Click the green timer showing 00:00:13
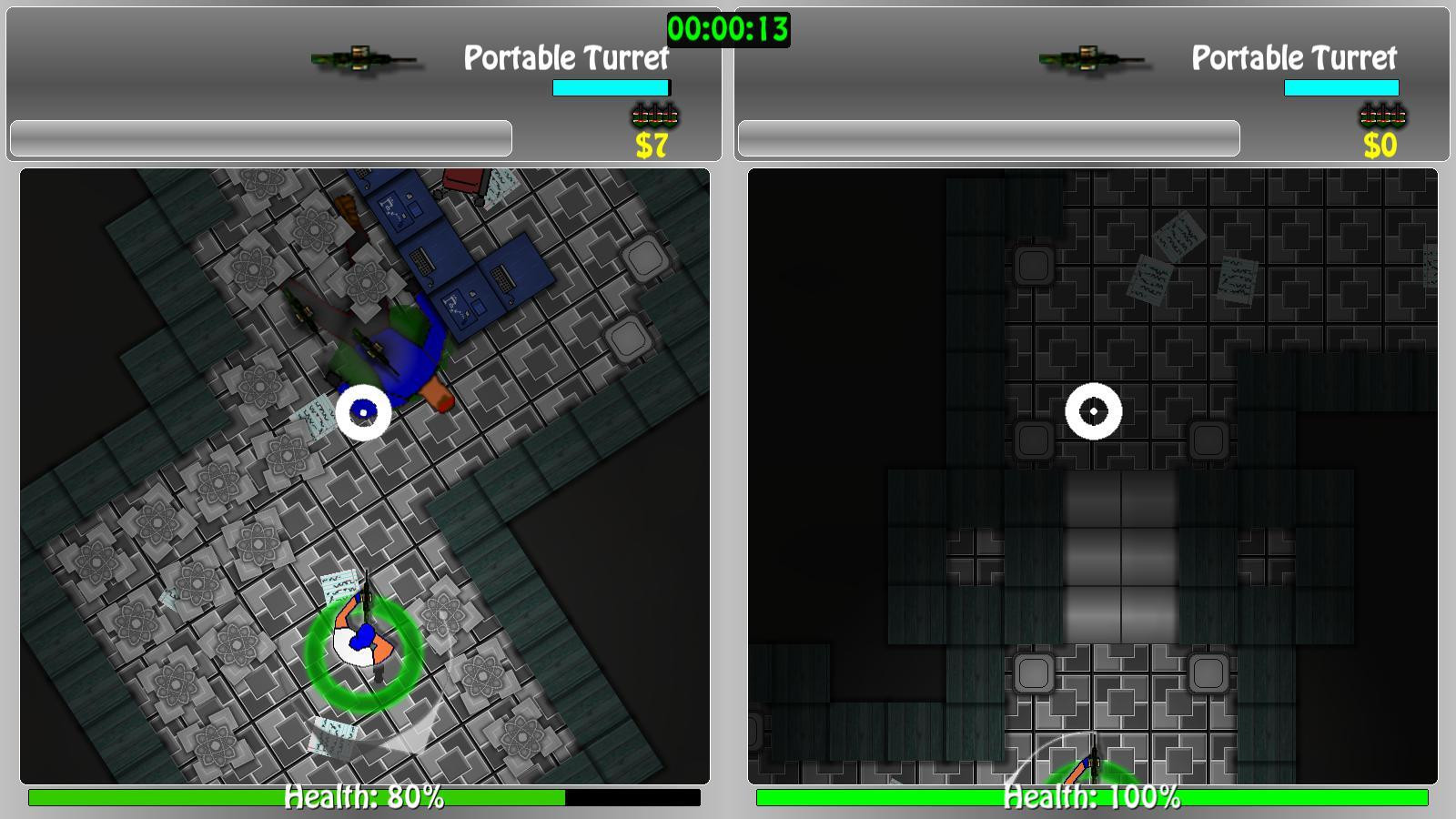 pyautogui.click(x=728, y=27)
